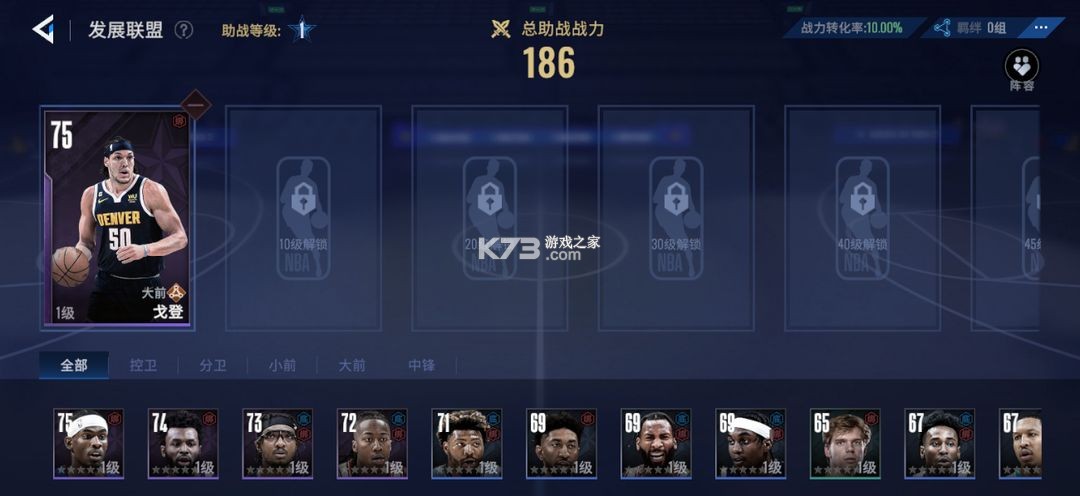This screenshot has width=1080, height=496.
Task: Switch to the 小前 tab
Action: click(282, 365)
